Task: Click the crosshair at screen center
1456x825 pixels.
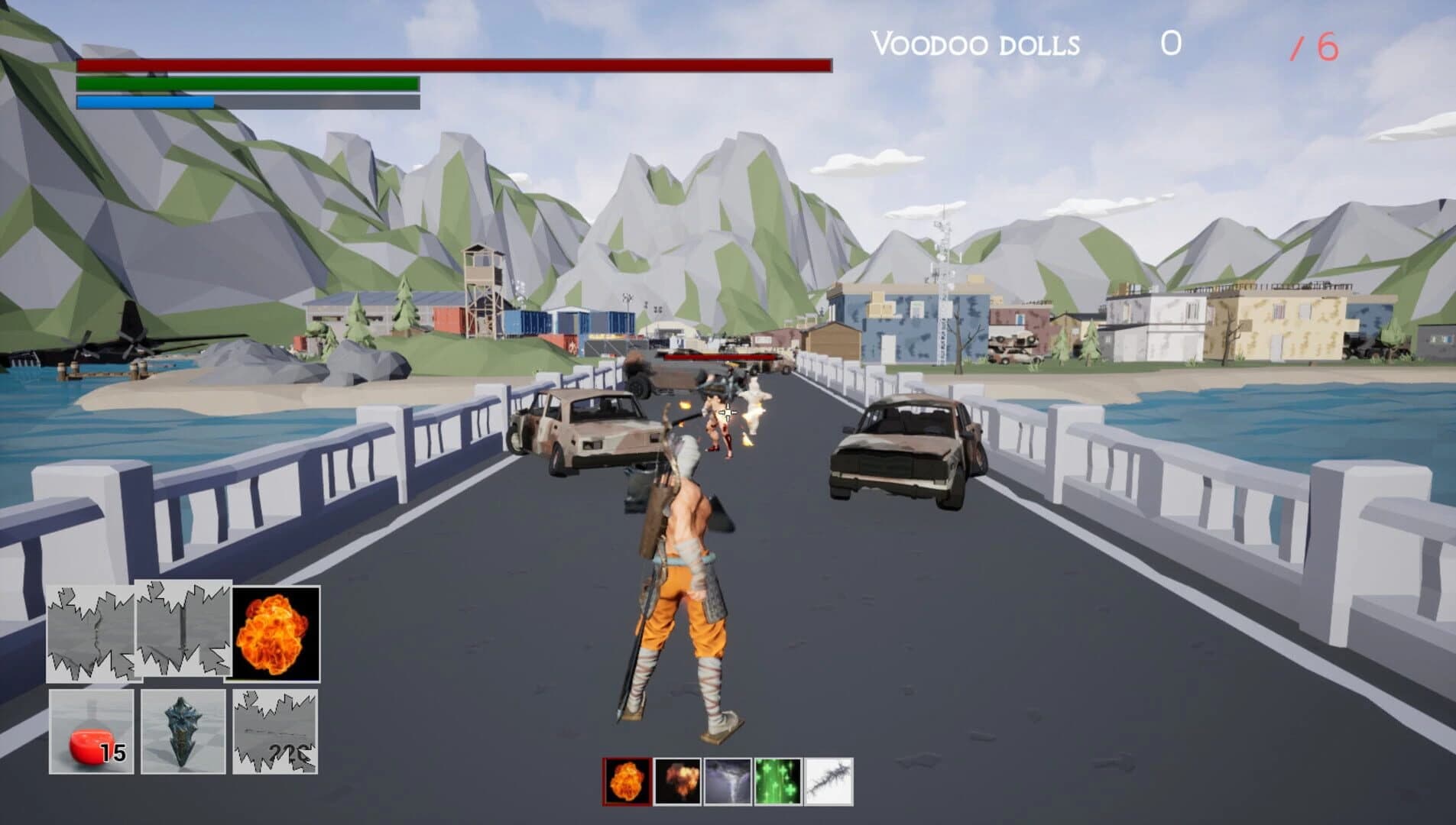Action: point(728,412)
